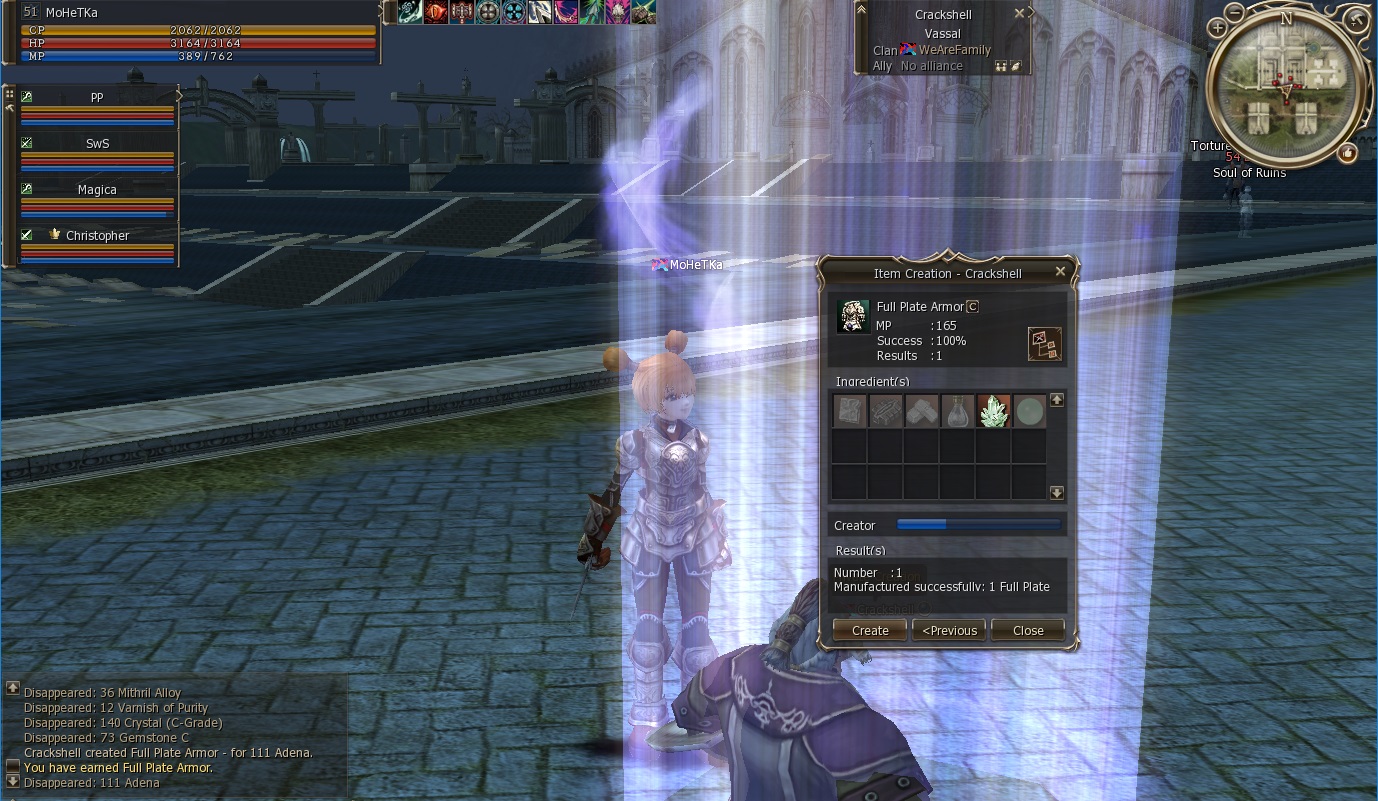
Task: Select party member PP
Action: (x=97, y=98)
